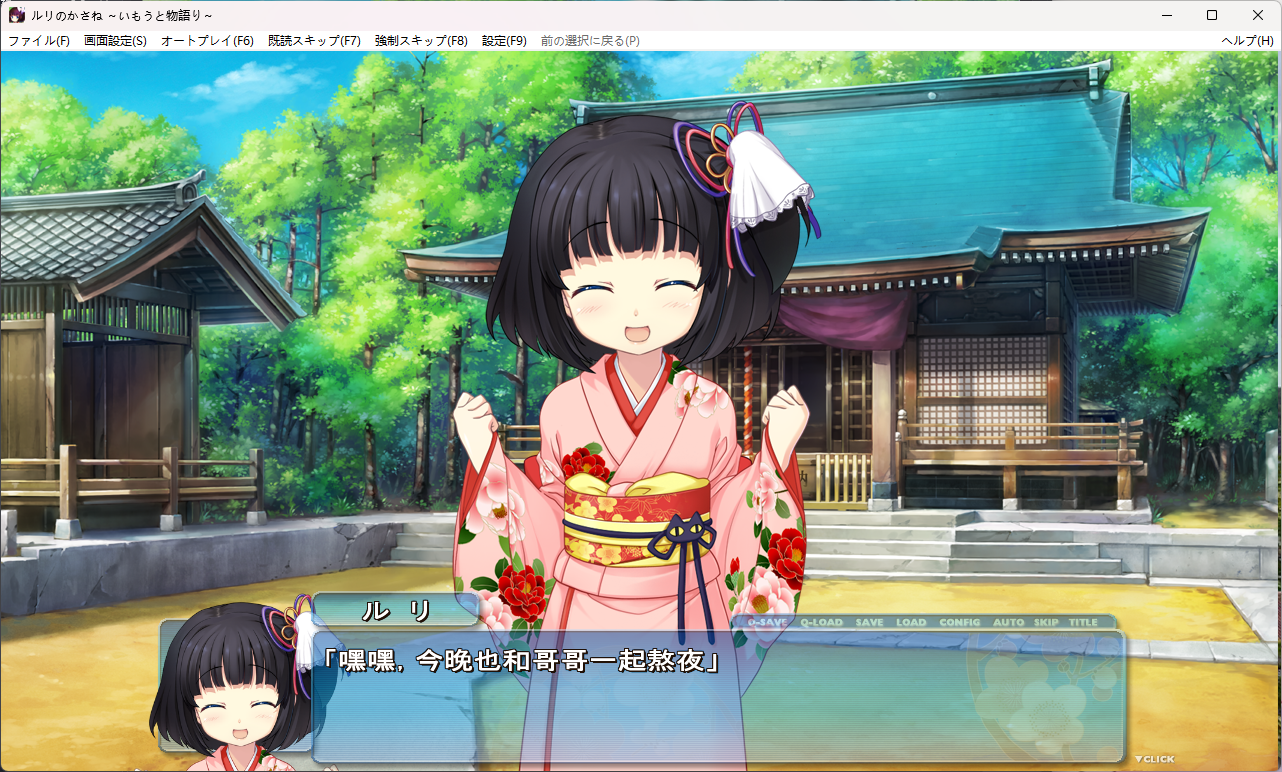Activate 強制スキップ(F8) in the menu bar

coord(421,41)
